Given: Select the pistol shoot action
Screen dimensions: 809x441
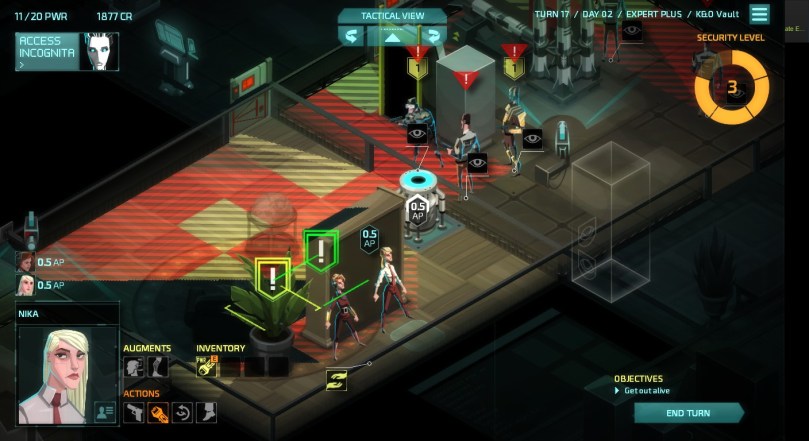Looking at the screenshot, I should [x=134, y=412].
